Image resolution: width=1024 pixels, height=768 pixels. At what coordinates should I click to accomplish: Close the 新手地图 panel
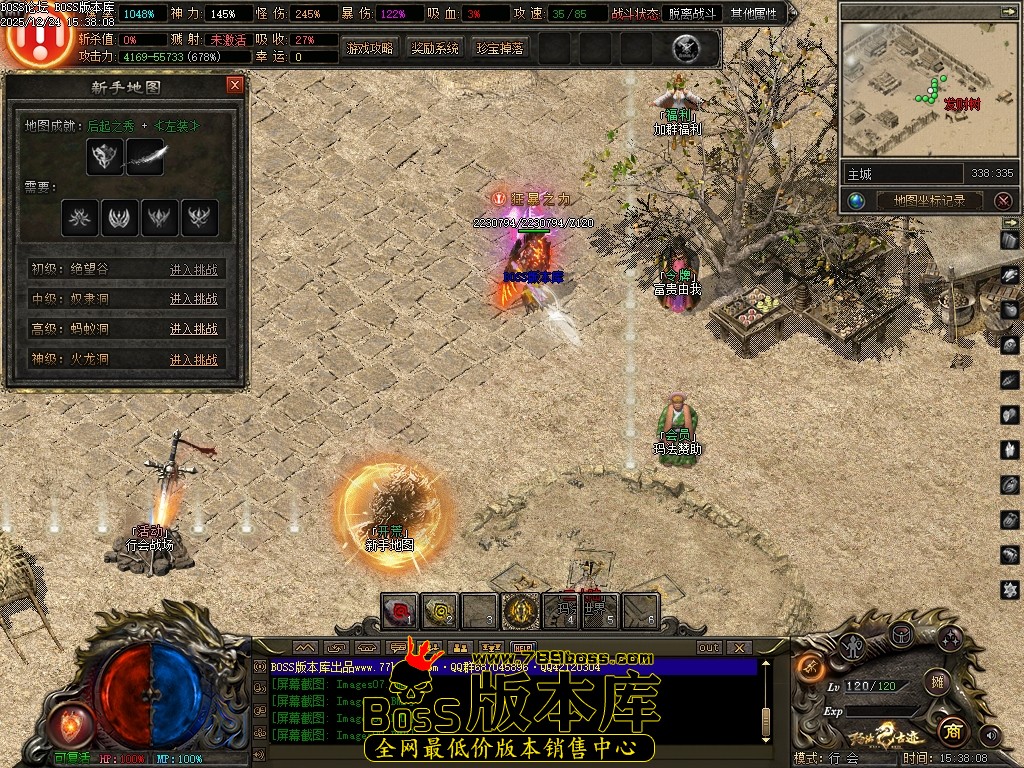(x=235, y=85)
